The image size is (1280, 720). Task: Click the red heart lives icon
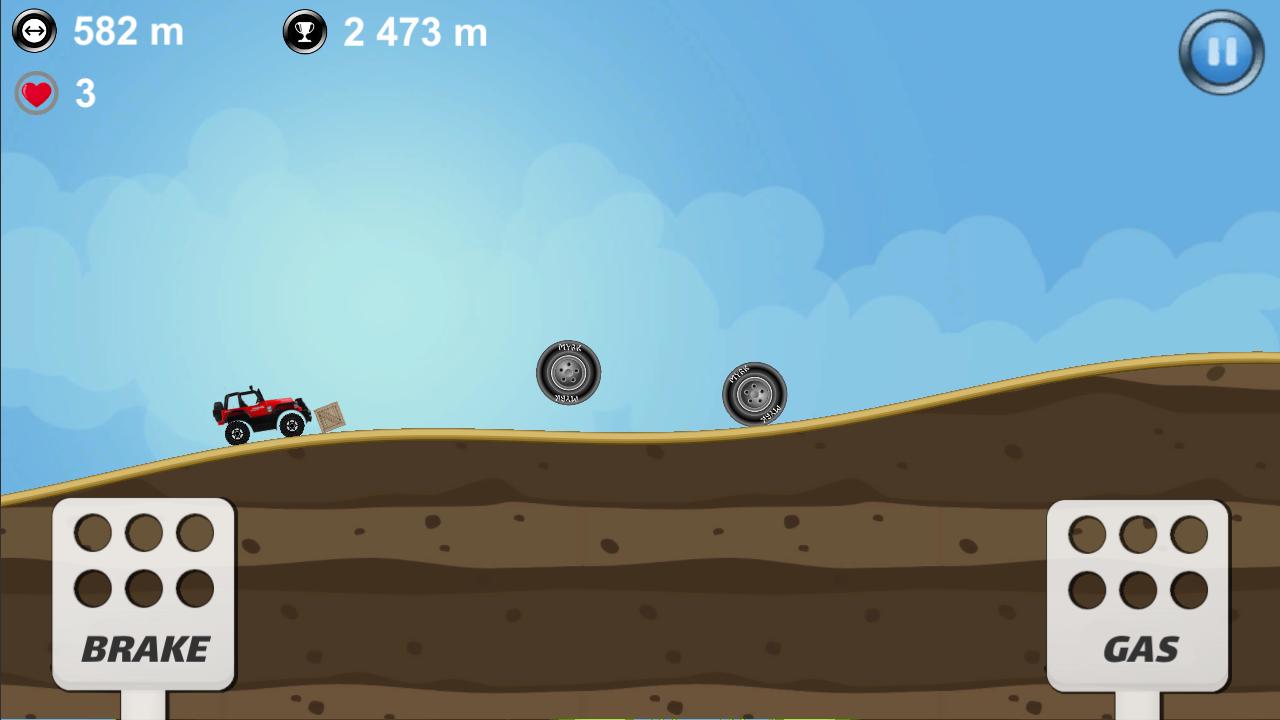click(x=36, y=94)
